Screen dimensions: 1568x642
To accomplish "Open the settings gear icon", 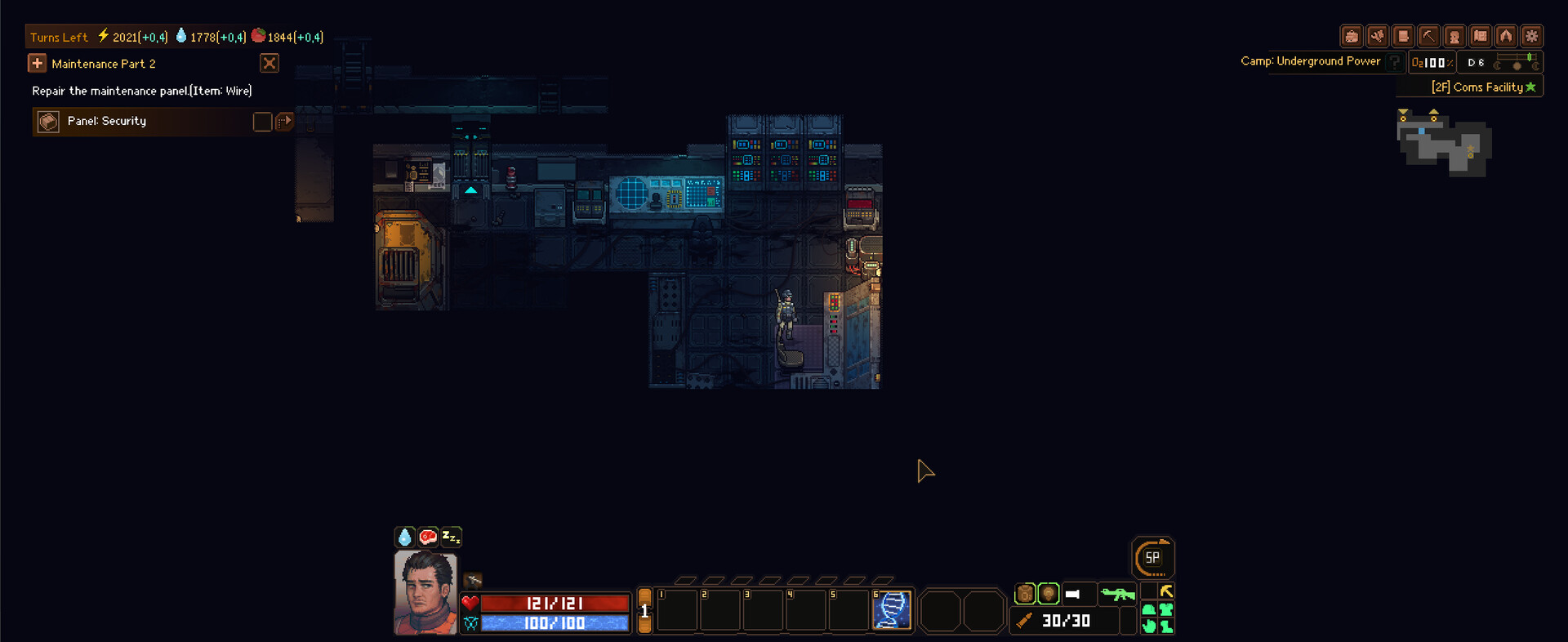I will pyautogui.click(x=1533, y=36).
